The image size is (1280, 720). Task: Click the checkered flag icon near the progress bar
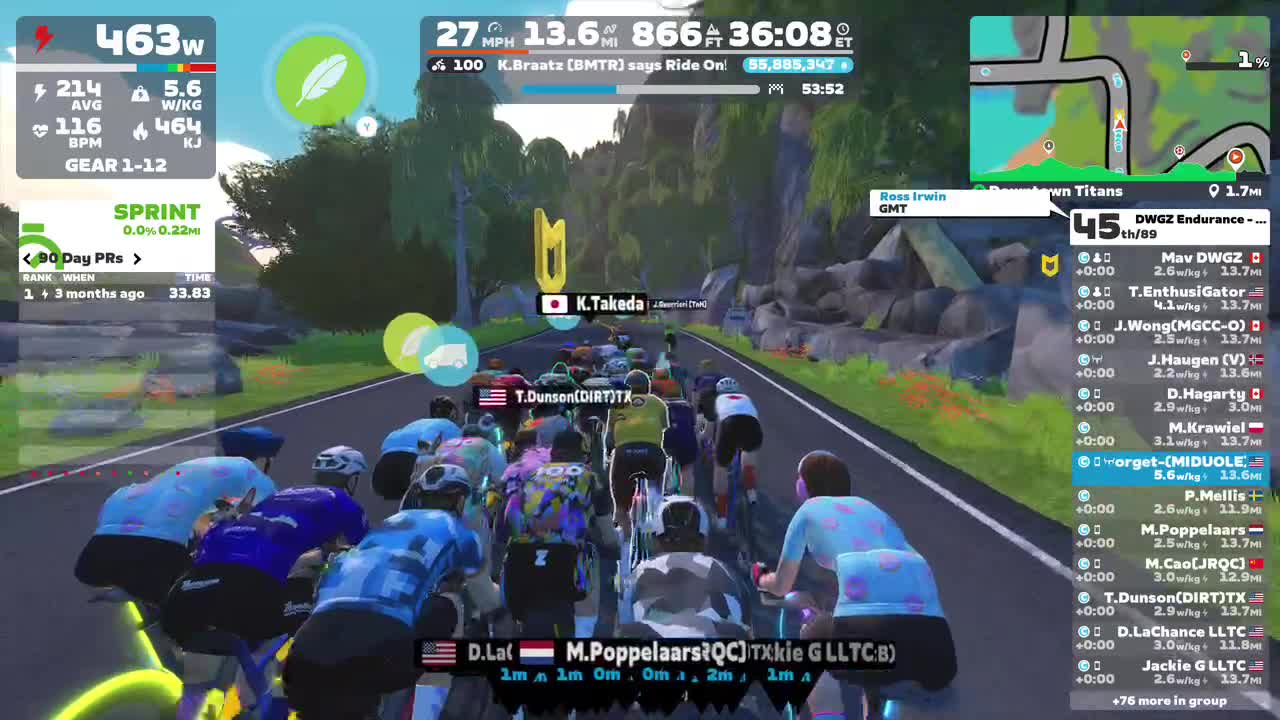point(774,89)
